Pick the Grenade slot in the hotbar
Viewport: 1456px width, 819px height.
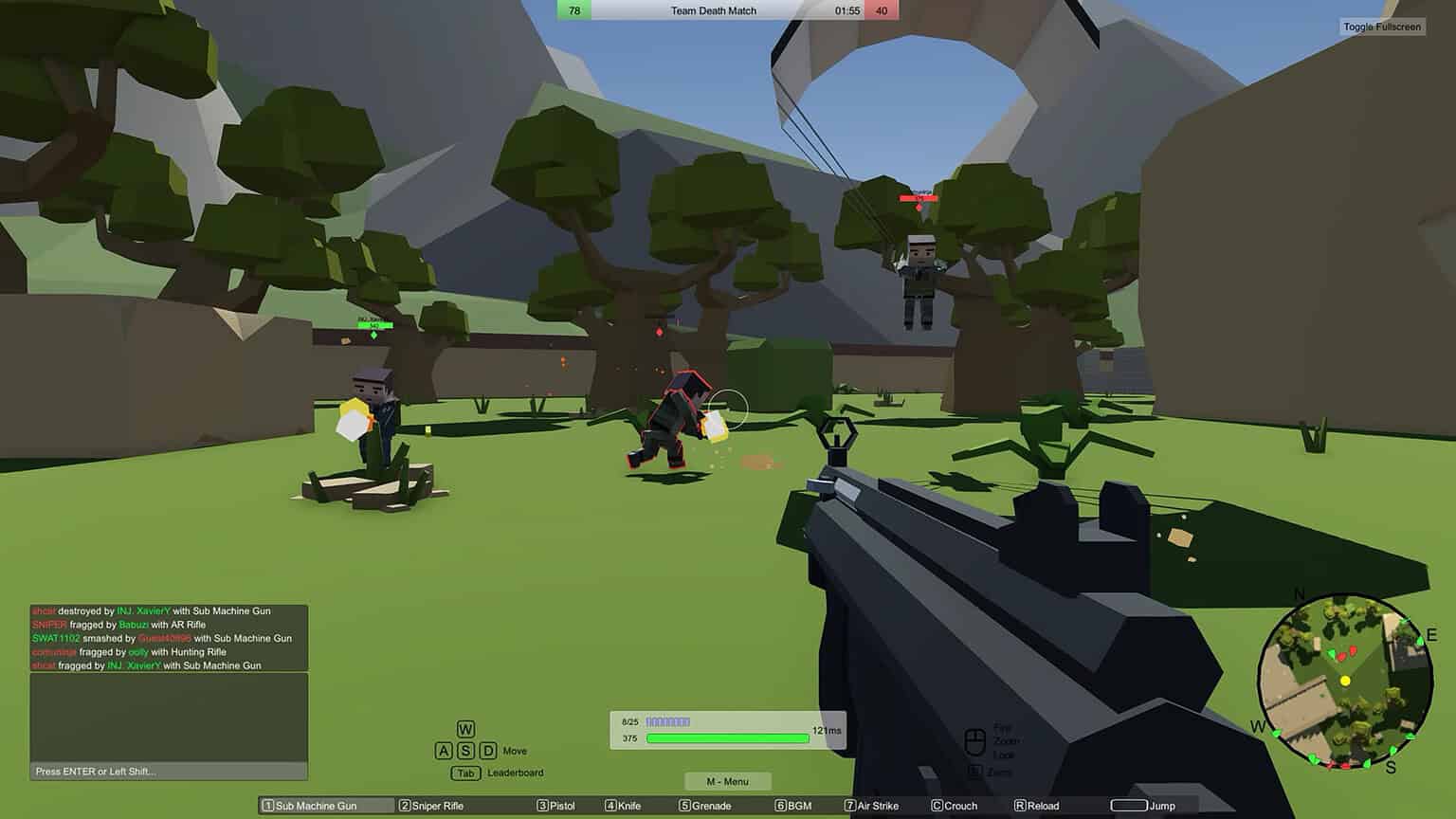[704, 805]
